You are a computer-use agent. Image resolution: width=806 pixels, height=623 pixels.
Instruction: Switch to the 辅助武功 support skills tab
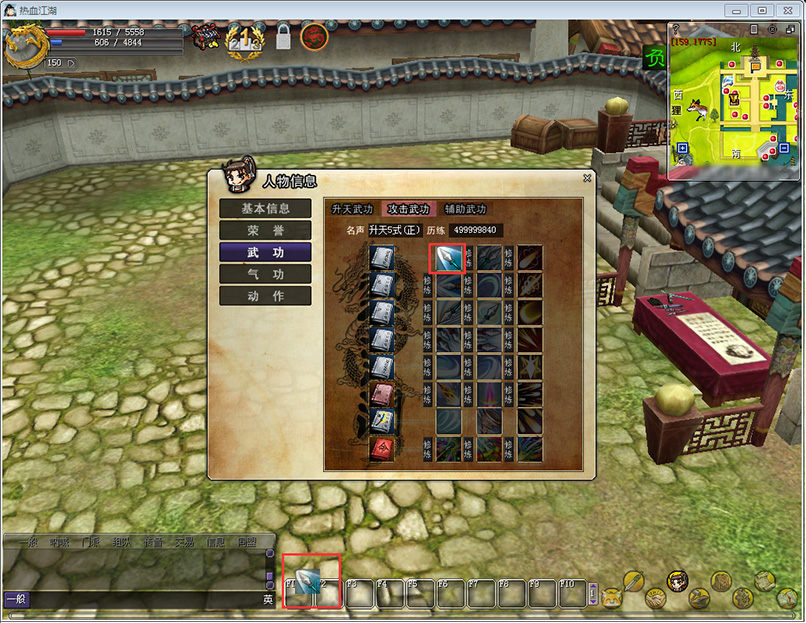point(465,209)
